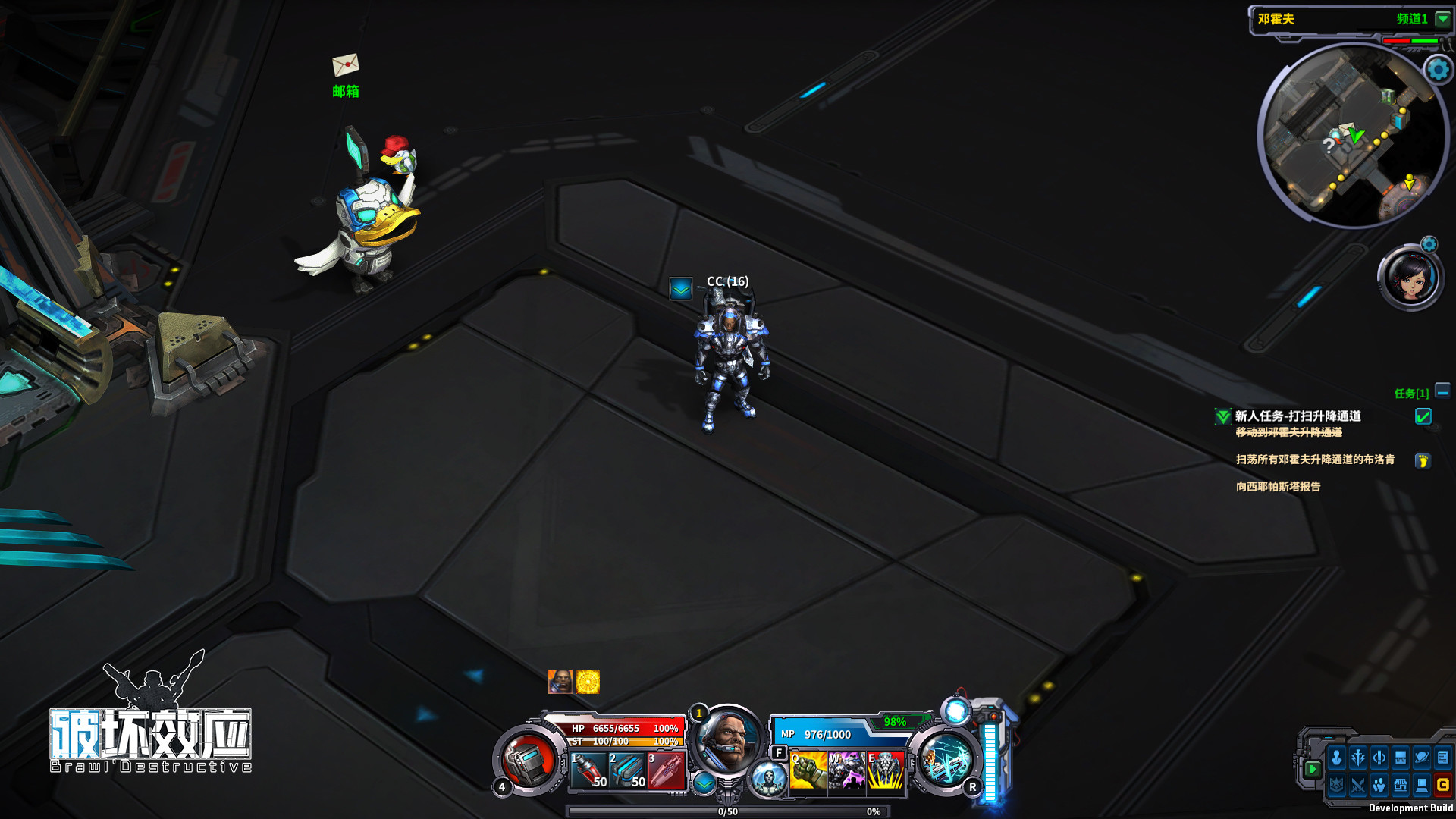This screenshot has height=819, width=1456.
Task: Click the red helmet armor ability orb
Action: pyautogui.click(x=528, y=760)
